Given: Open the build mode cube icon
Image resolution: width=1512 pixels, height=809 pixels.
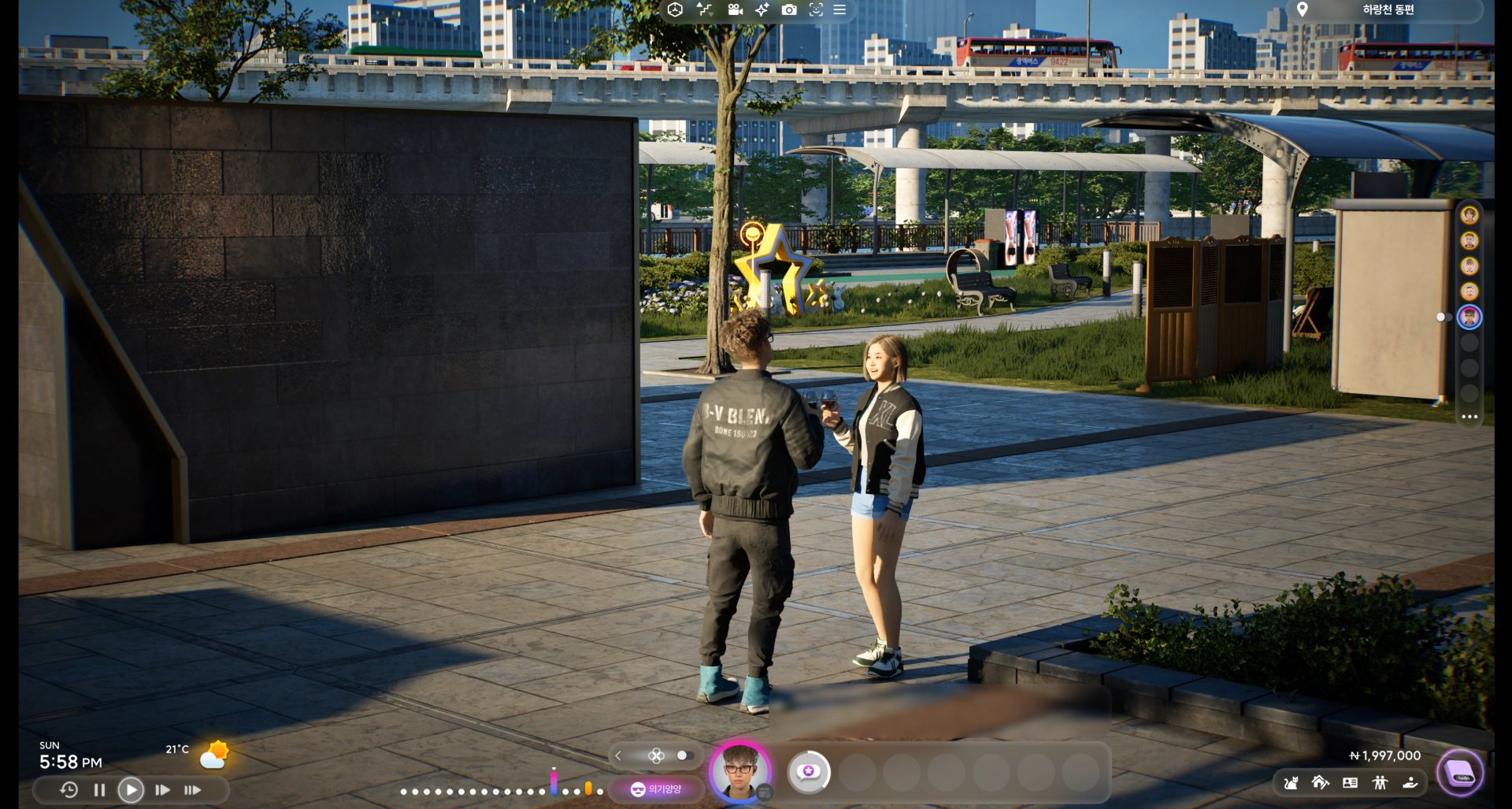Looking at the screenshot, I should [674, 10].
